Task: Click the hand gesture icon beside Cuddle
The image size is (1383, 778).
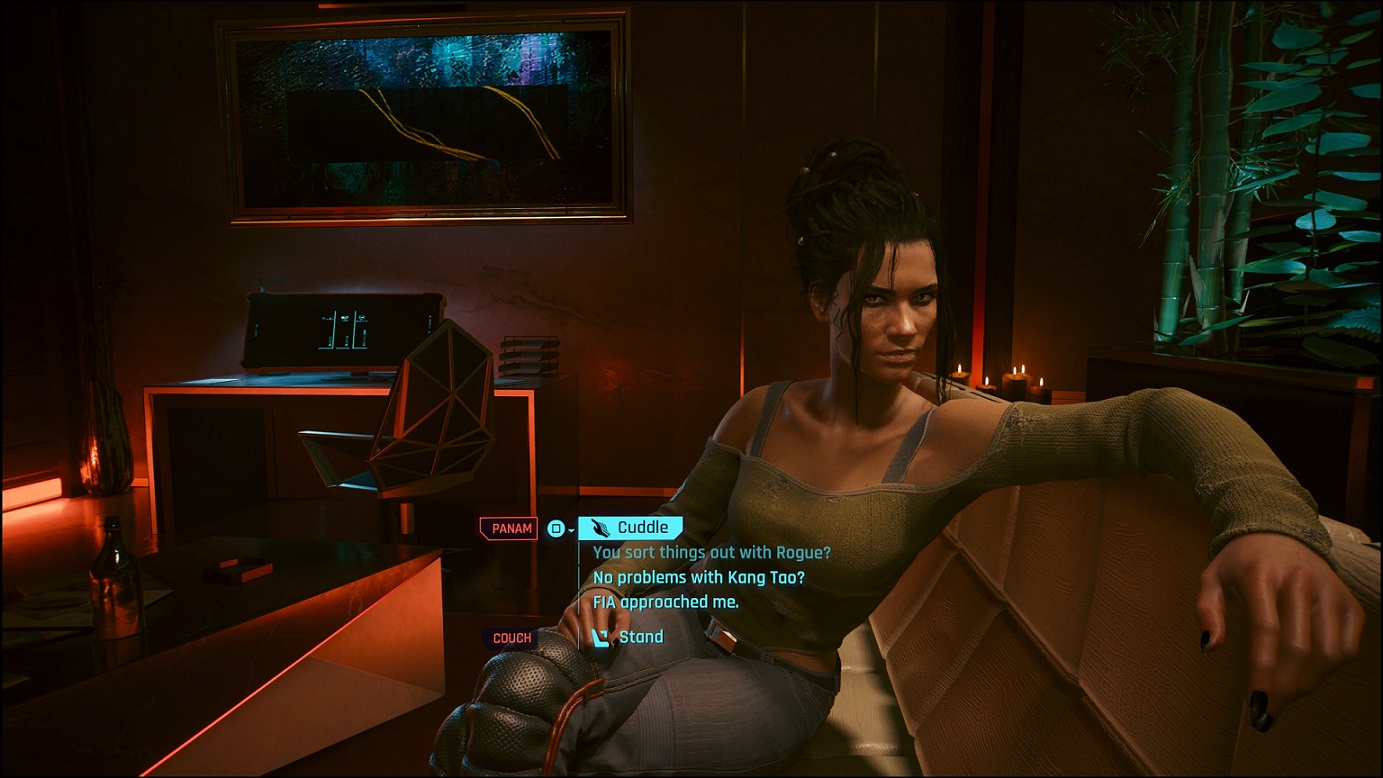Action: pos(600,525)
